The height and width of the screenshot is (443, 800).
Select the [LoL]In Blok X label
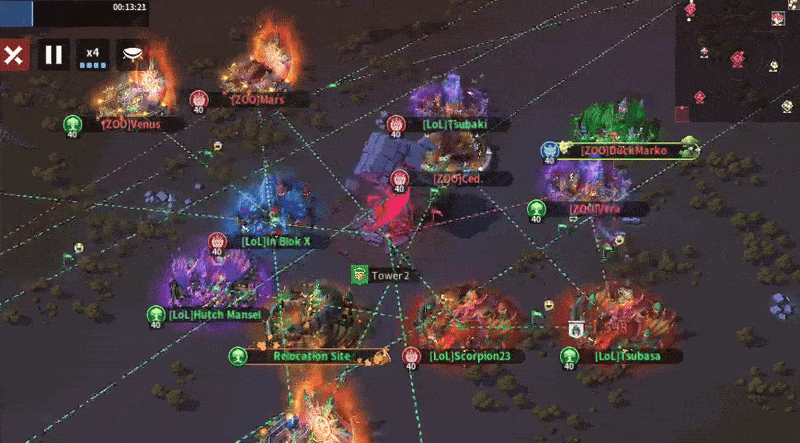276,241
